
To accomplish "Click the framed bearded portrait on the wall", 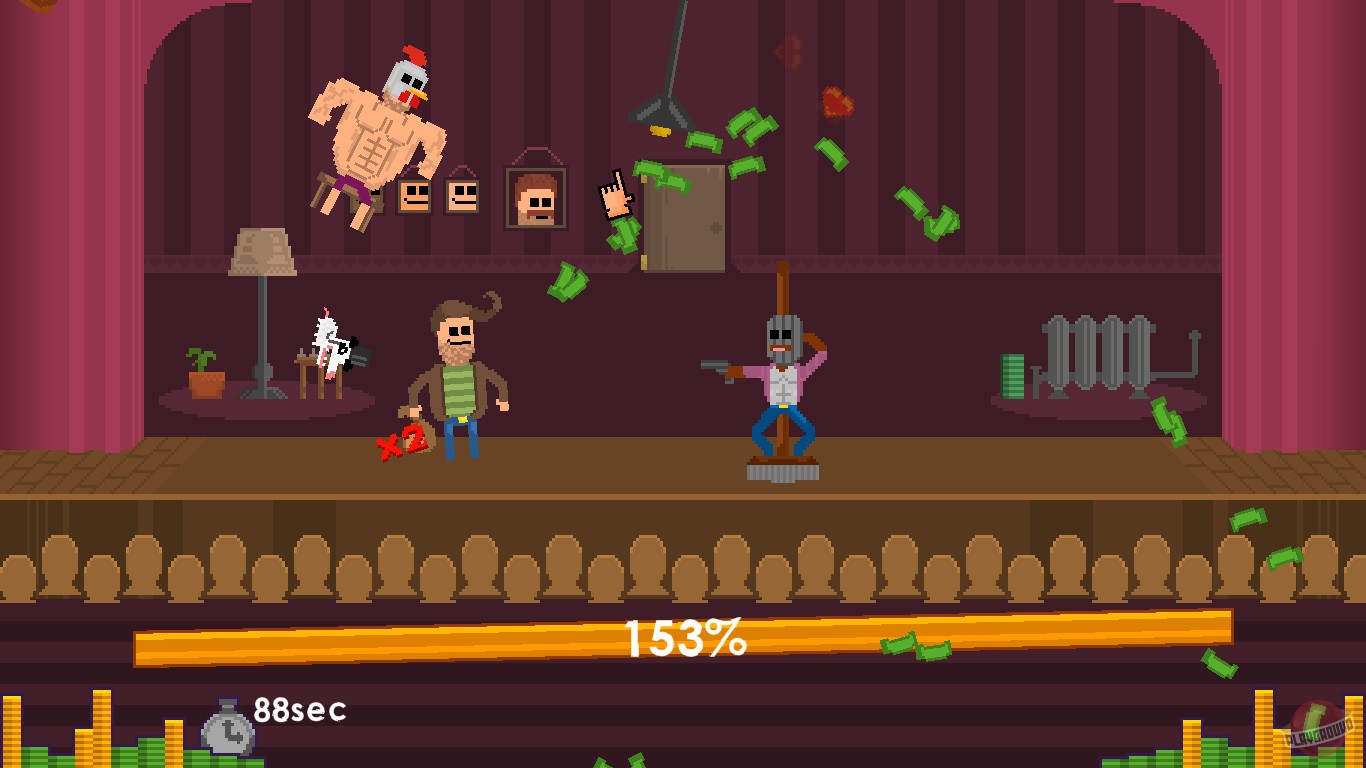I will tap(535, 198).
